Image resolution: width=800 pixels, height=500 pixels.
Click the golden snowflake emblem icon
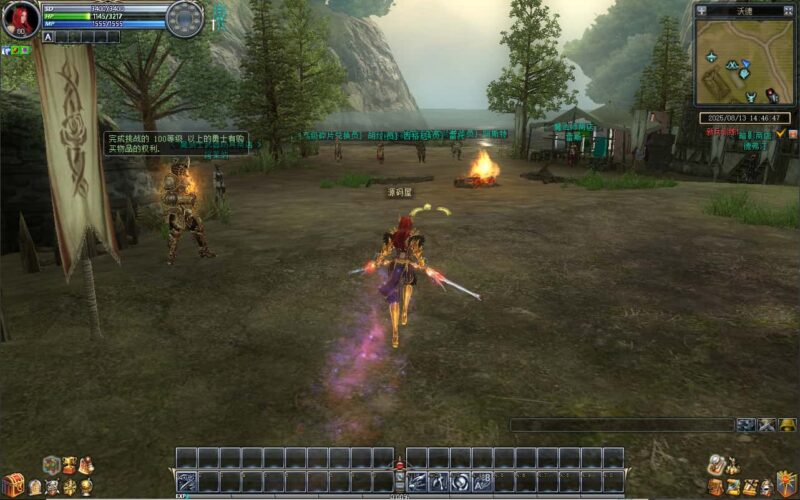click(x=69, y=487)
